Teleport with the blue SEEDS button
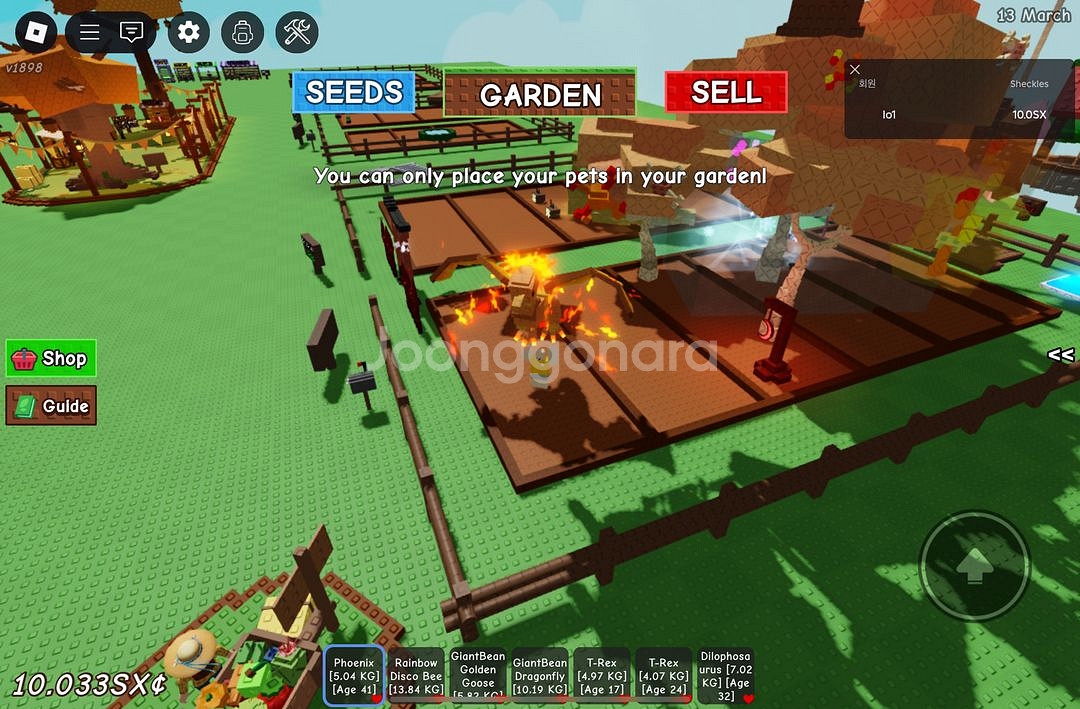 pyautogui.click(x=353, y=92)
